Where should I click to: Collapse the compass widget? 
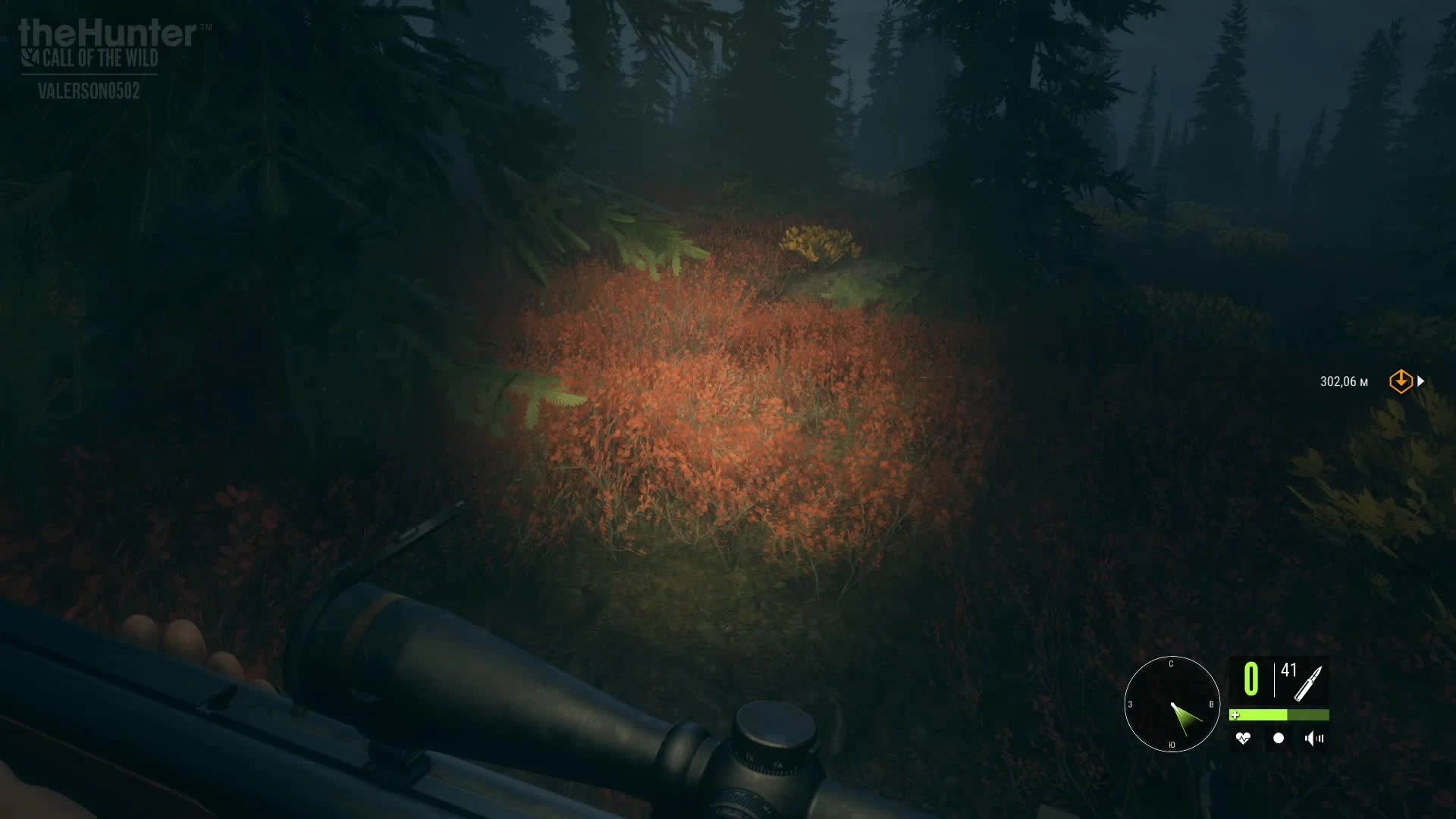(x=1172, y=705)
